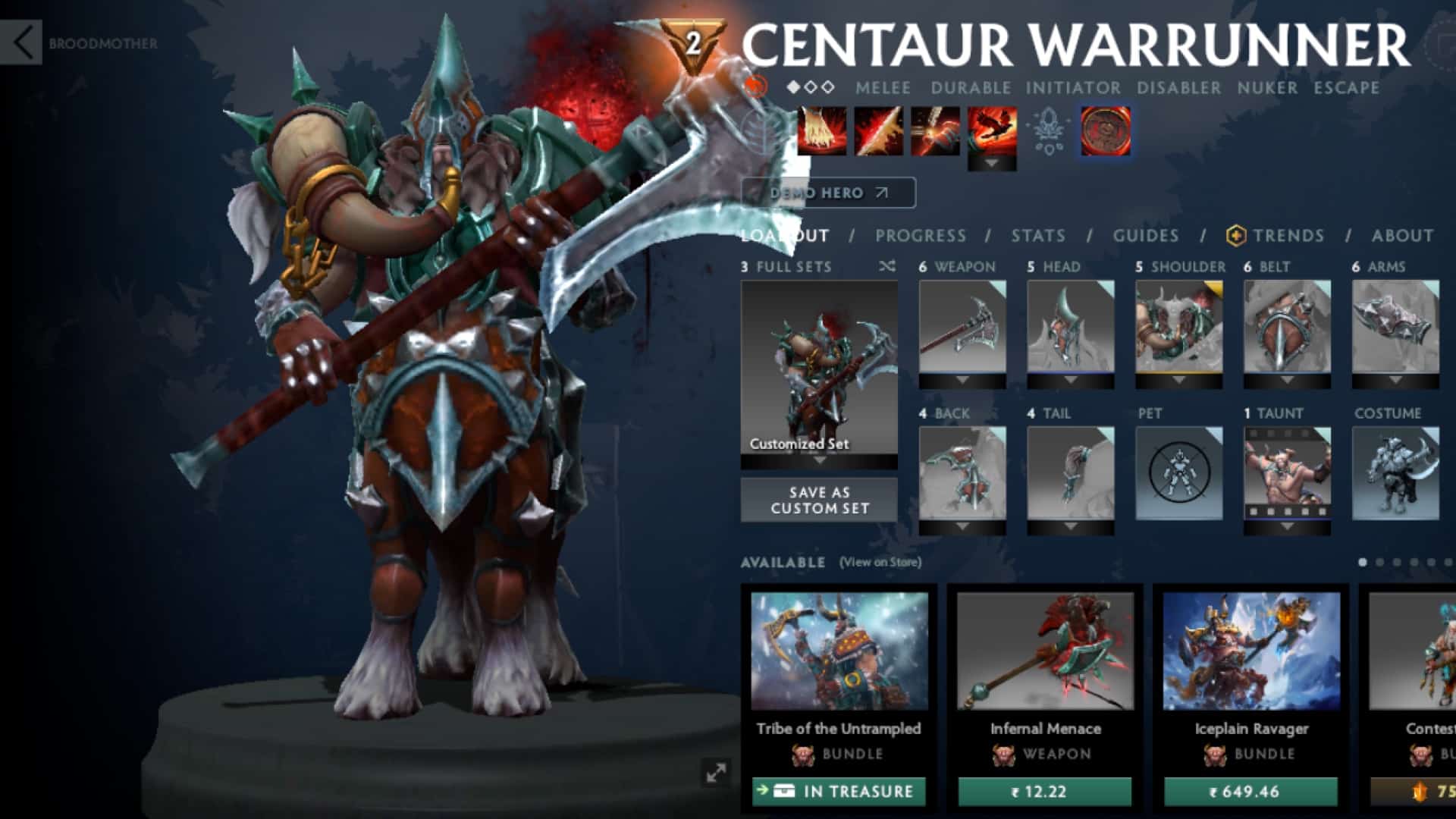Click the back arrow beside Broodmother
The height and width of the screenshot is (819, 1456).
[23, 42]
